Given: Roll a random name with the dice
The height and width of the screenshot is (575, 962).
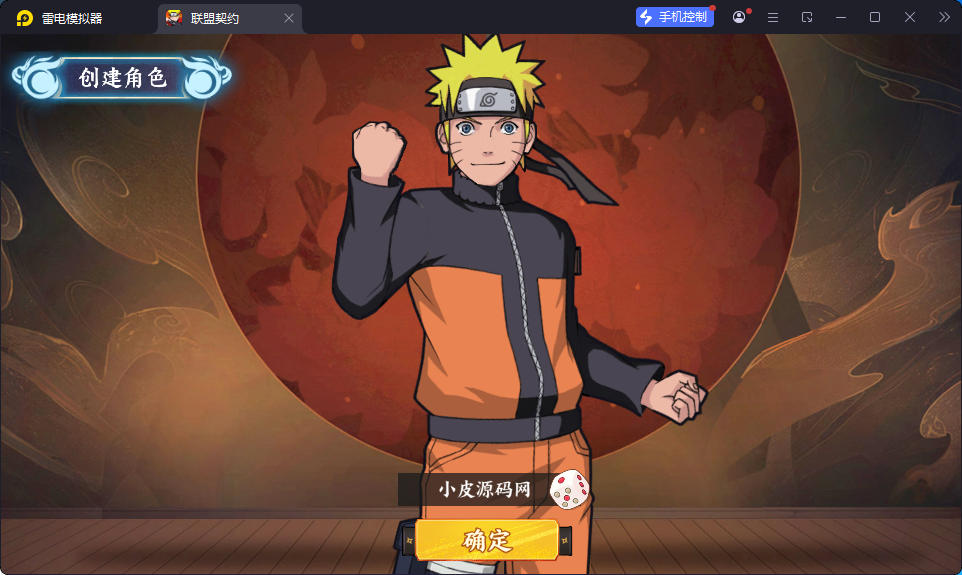Looking at the screenshot, I should [570, 489].
